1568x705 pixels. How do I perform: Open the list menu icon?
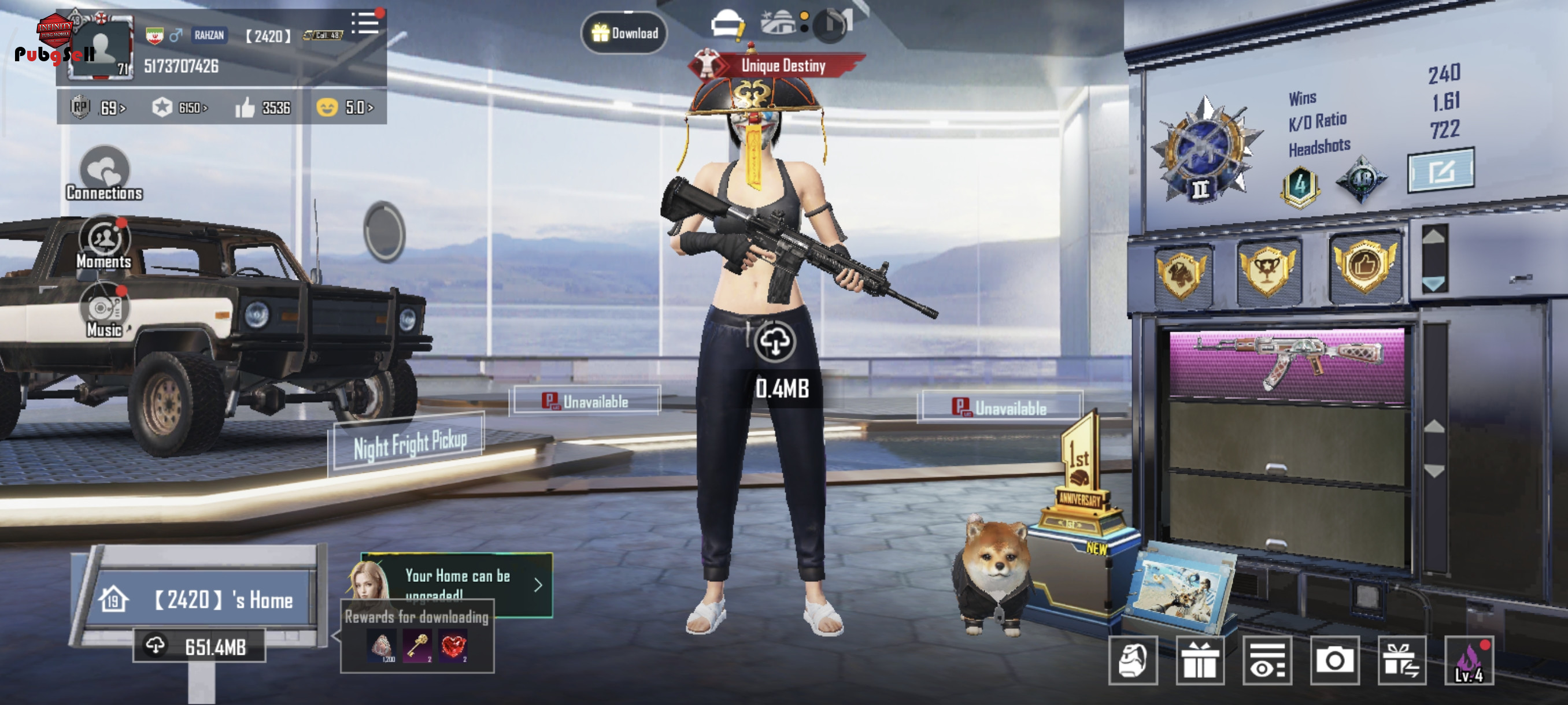tap(365, 24)
